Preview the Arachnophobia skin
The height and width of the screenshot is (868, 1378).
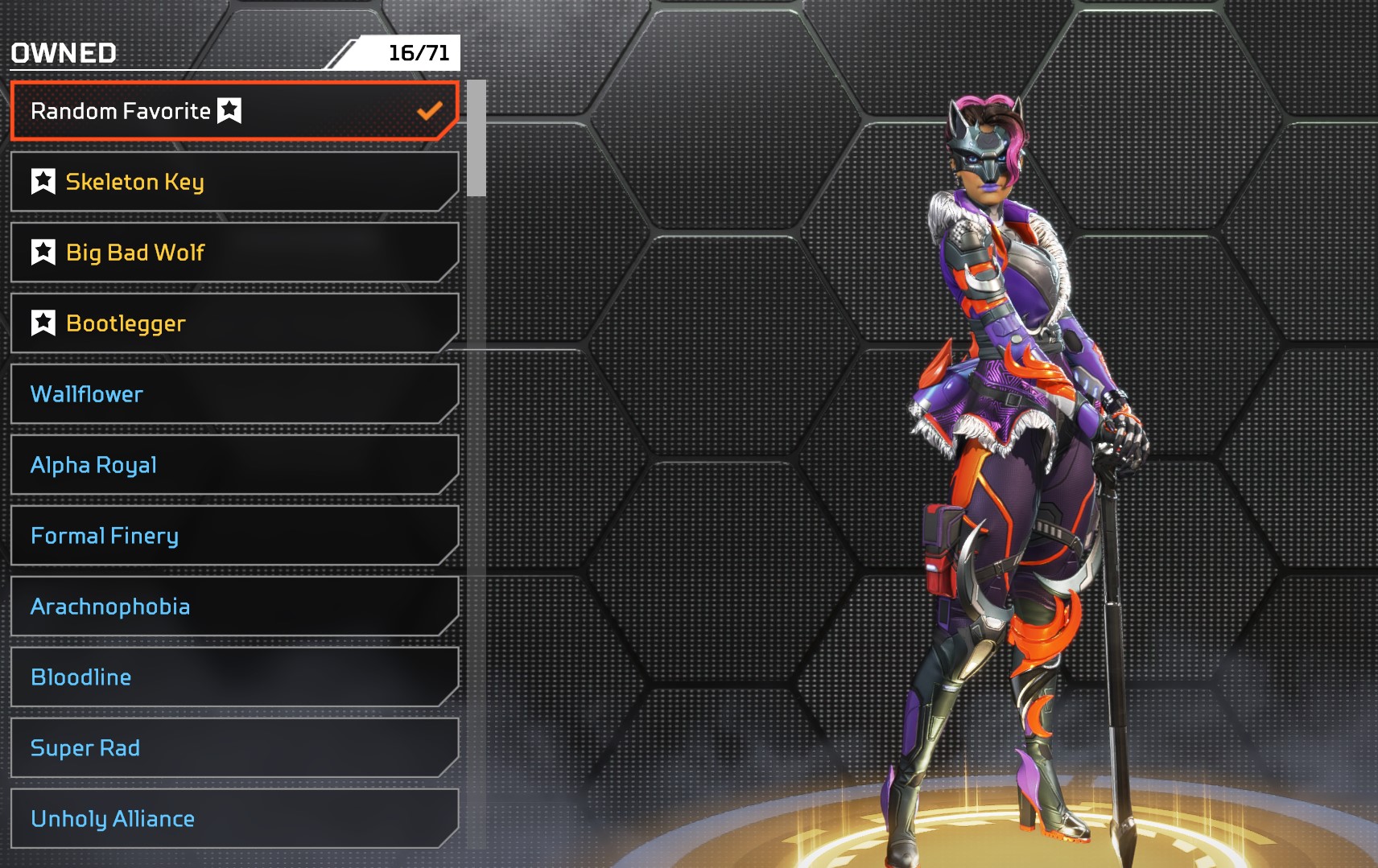tap(233, 607)
